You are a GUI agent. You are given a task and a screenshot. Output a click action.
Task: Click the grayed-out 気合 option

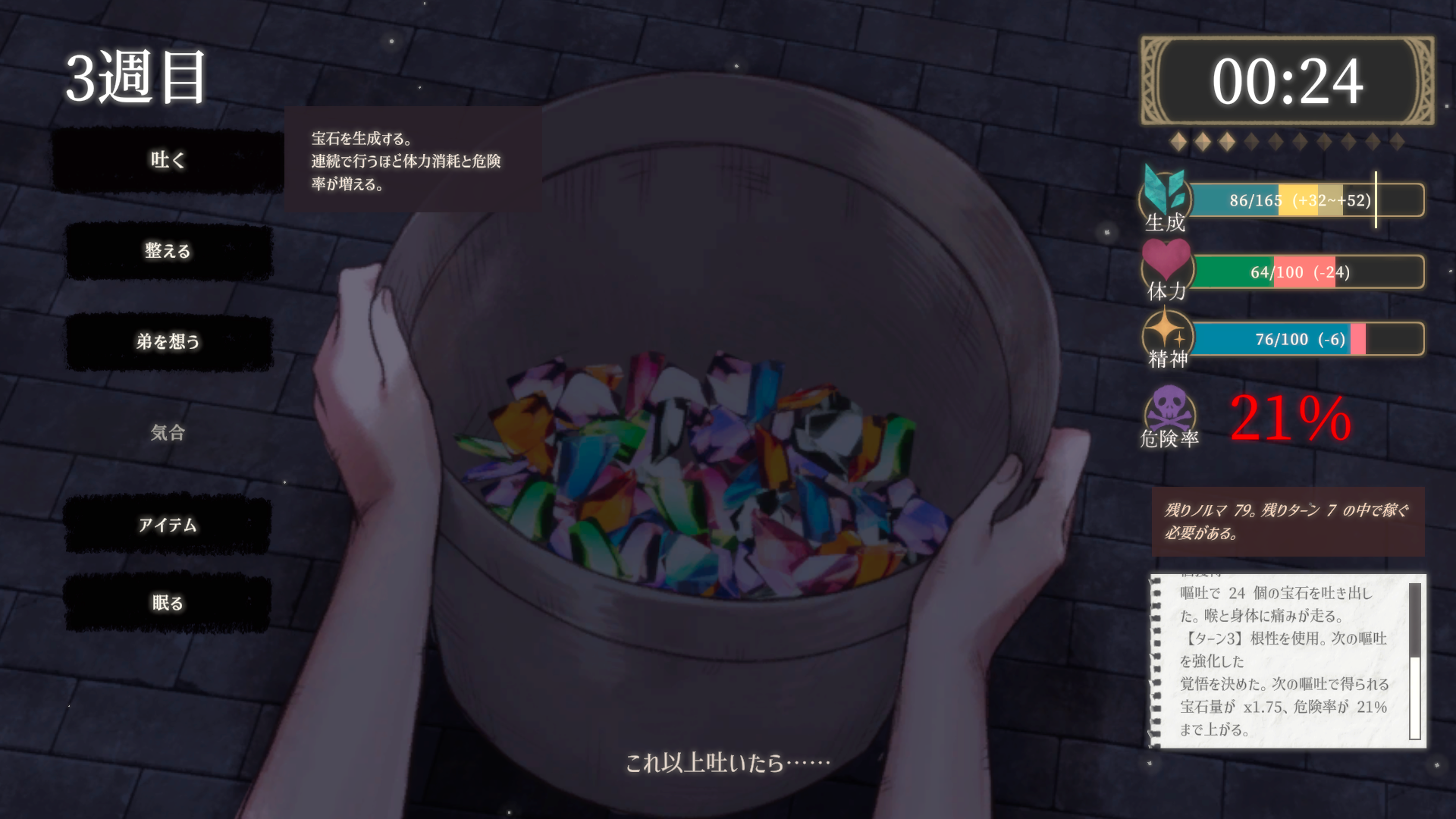pyautogui.click(x=166, y=433)
